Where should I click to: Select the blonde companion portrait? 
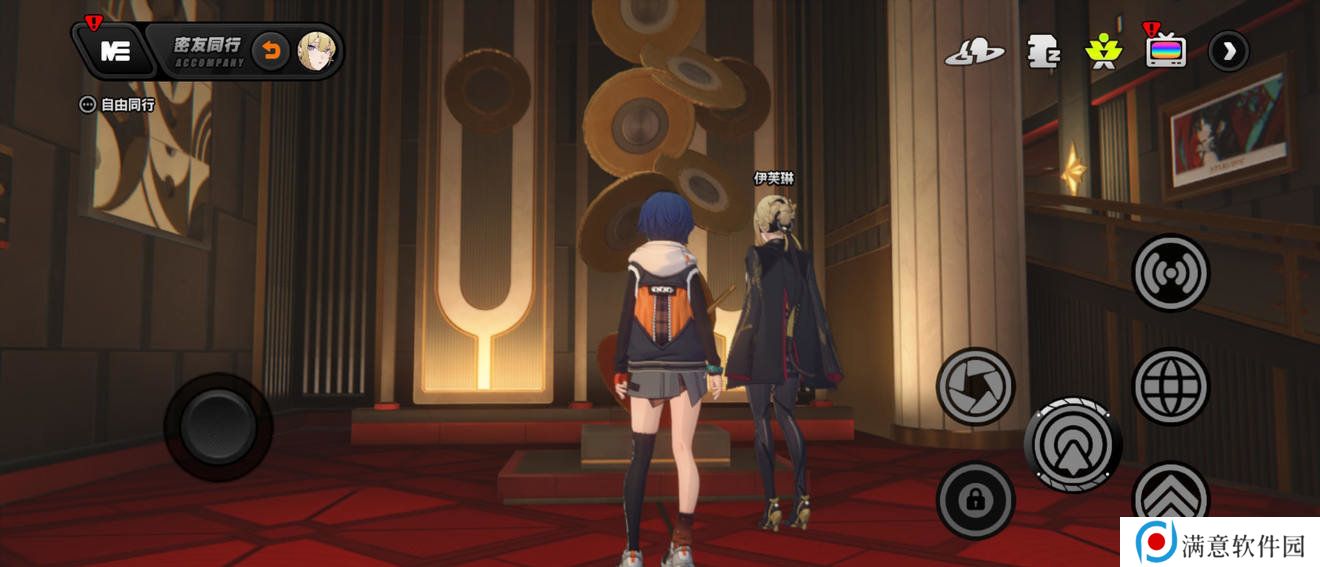(316, 51)
